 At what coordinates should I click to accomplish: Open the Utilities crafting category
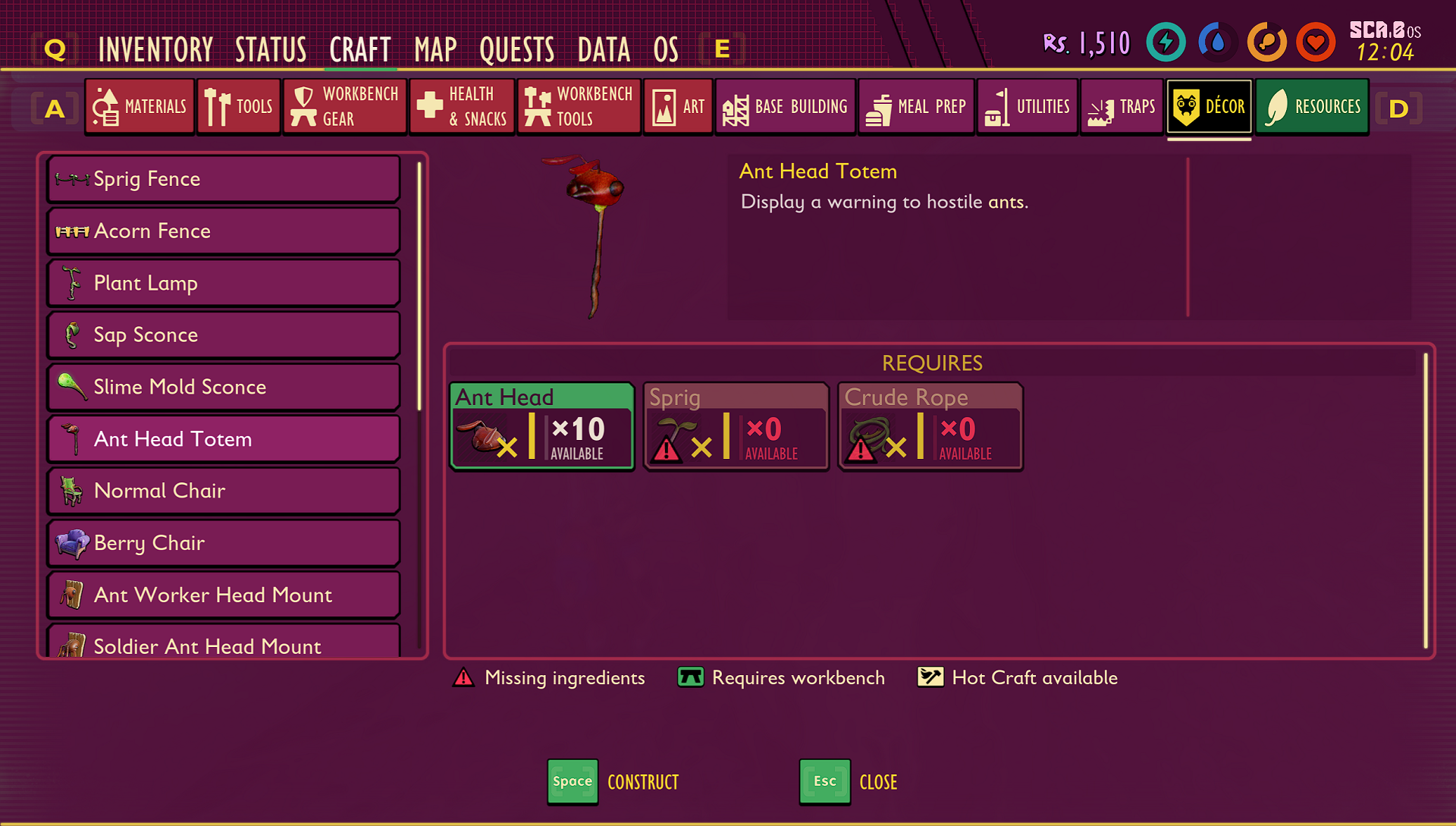1027,106
